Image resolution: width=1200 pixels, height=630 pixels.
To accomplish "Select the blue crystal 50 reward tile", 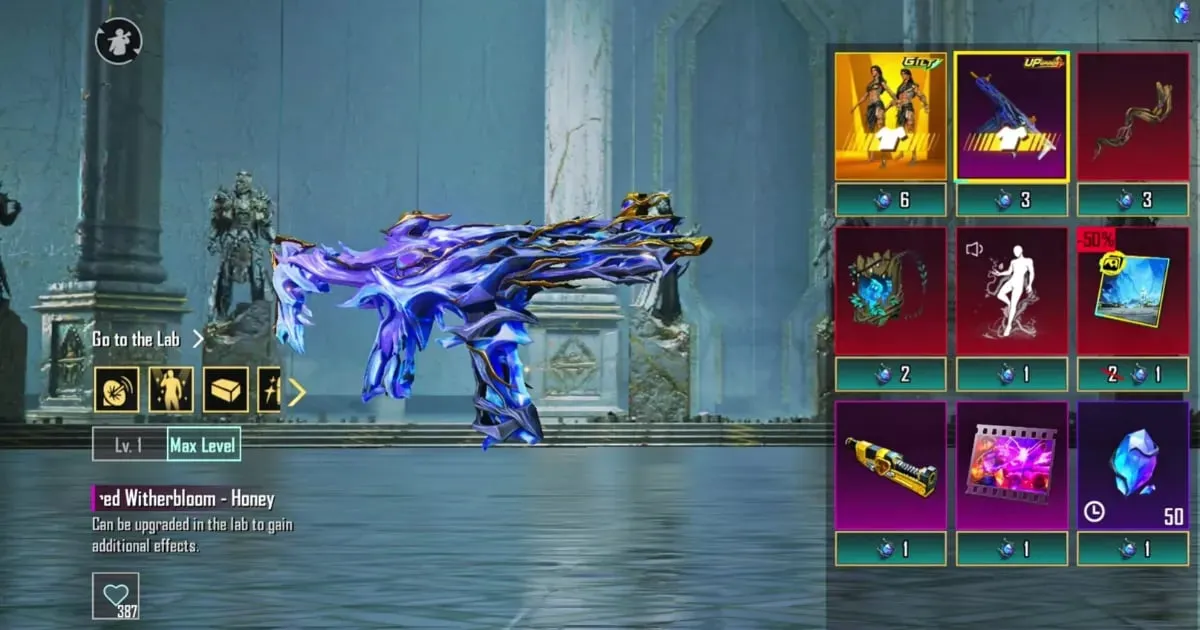I will coord(1133,466).
